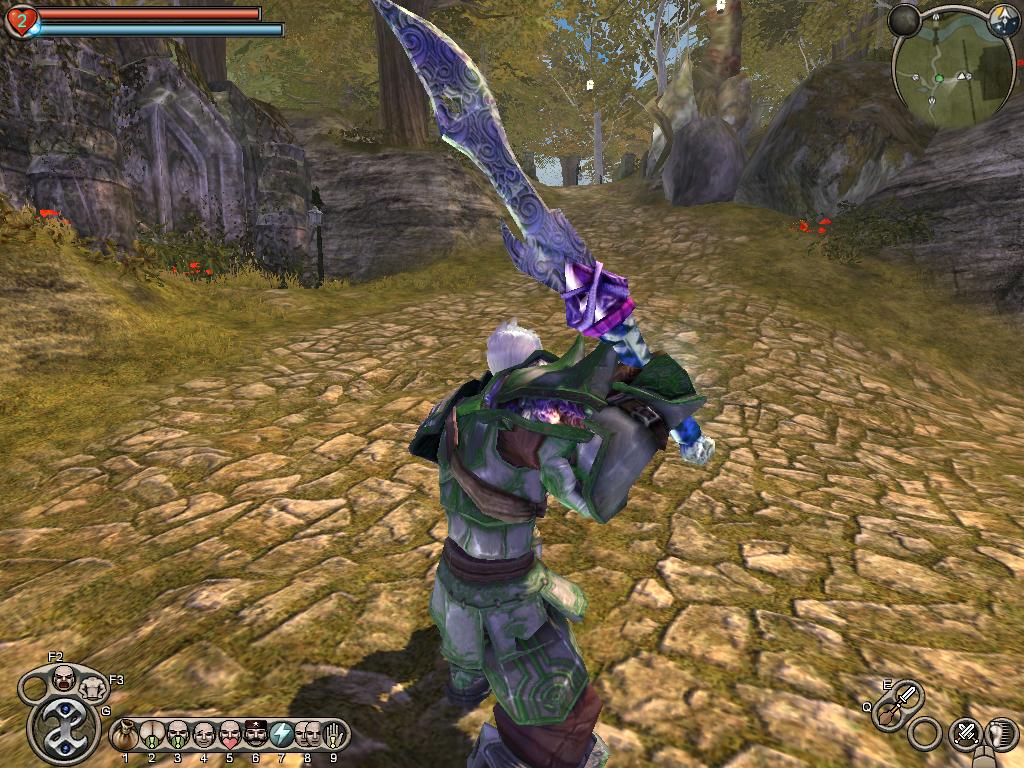Activate the lightning bolt spell icon
The height and width of the screenshot is (768, 1024).
(x=281, y=734)
